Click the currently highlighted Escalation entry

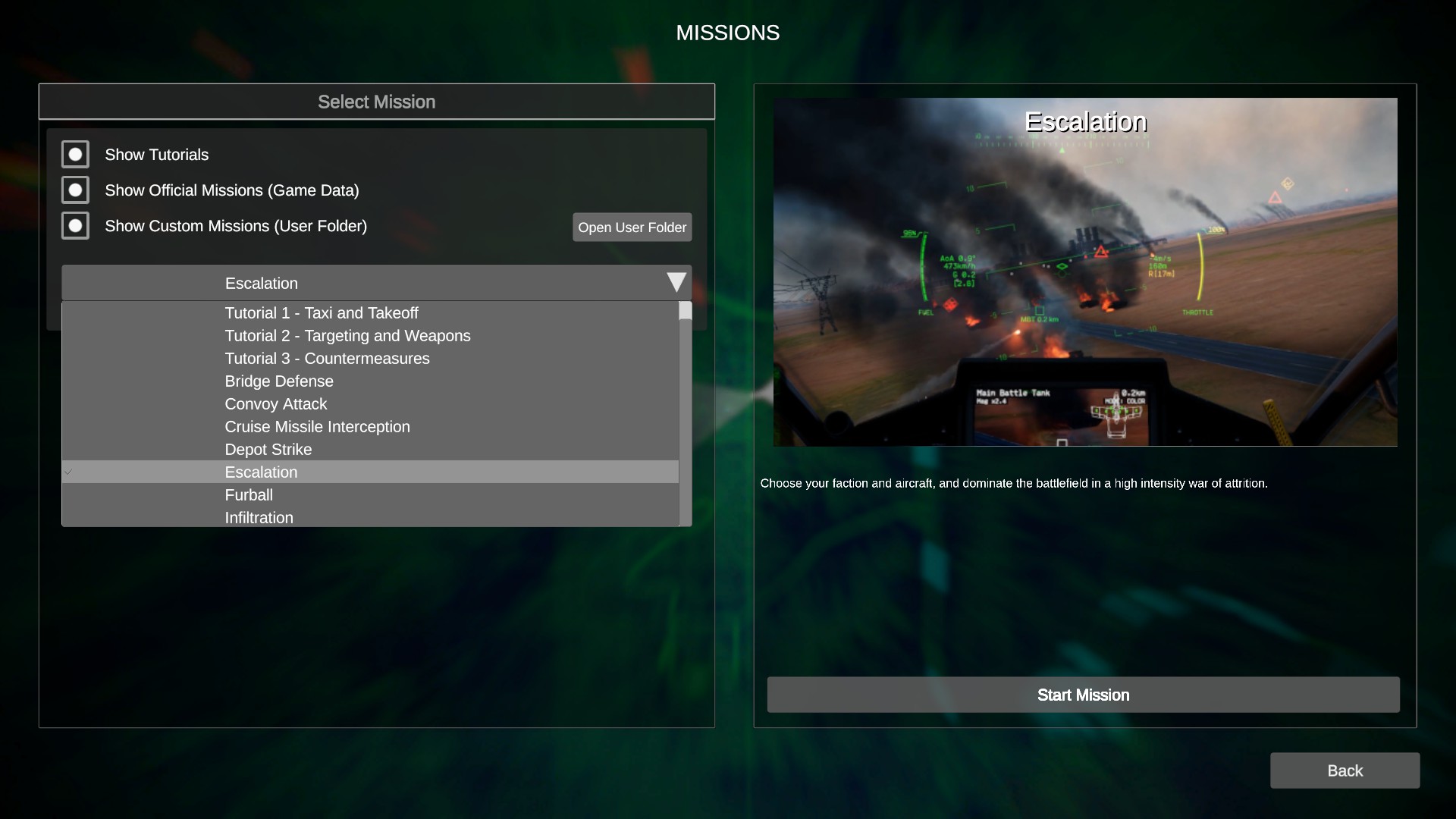tap(261, 472)
